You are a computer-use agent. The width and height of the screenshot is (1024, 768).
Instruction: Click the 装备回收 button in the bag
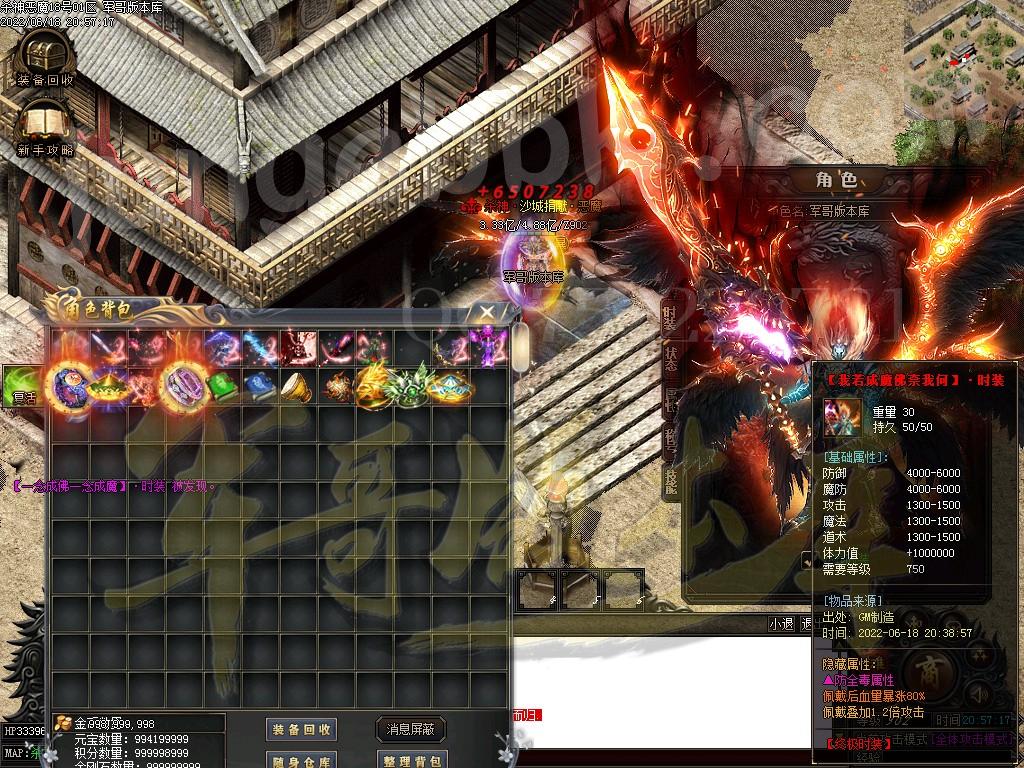[301, 730]
